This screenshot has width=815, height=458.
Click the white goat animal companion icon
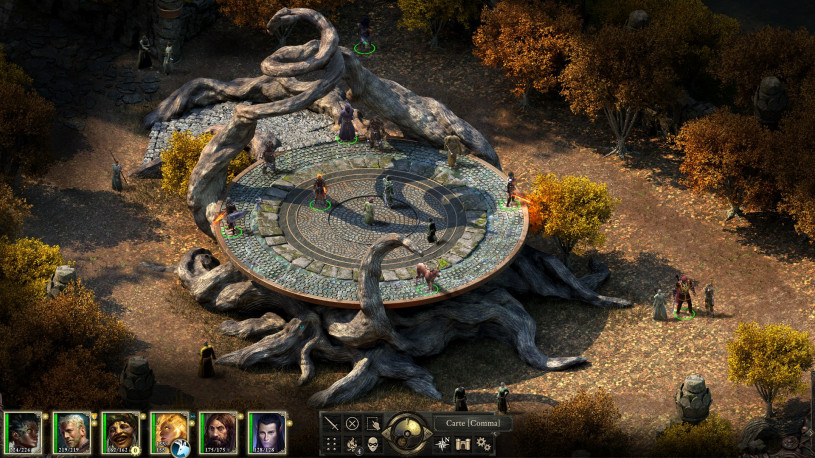pyautogui.click(x=181, y=447)
